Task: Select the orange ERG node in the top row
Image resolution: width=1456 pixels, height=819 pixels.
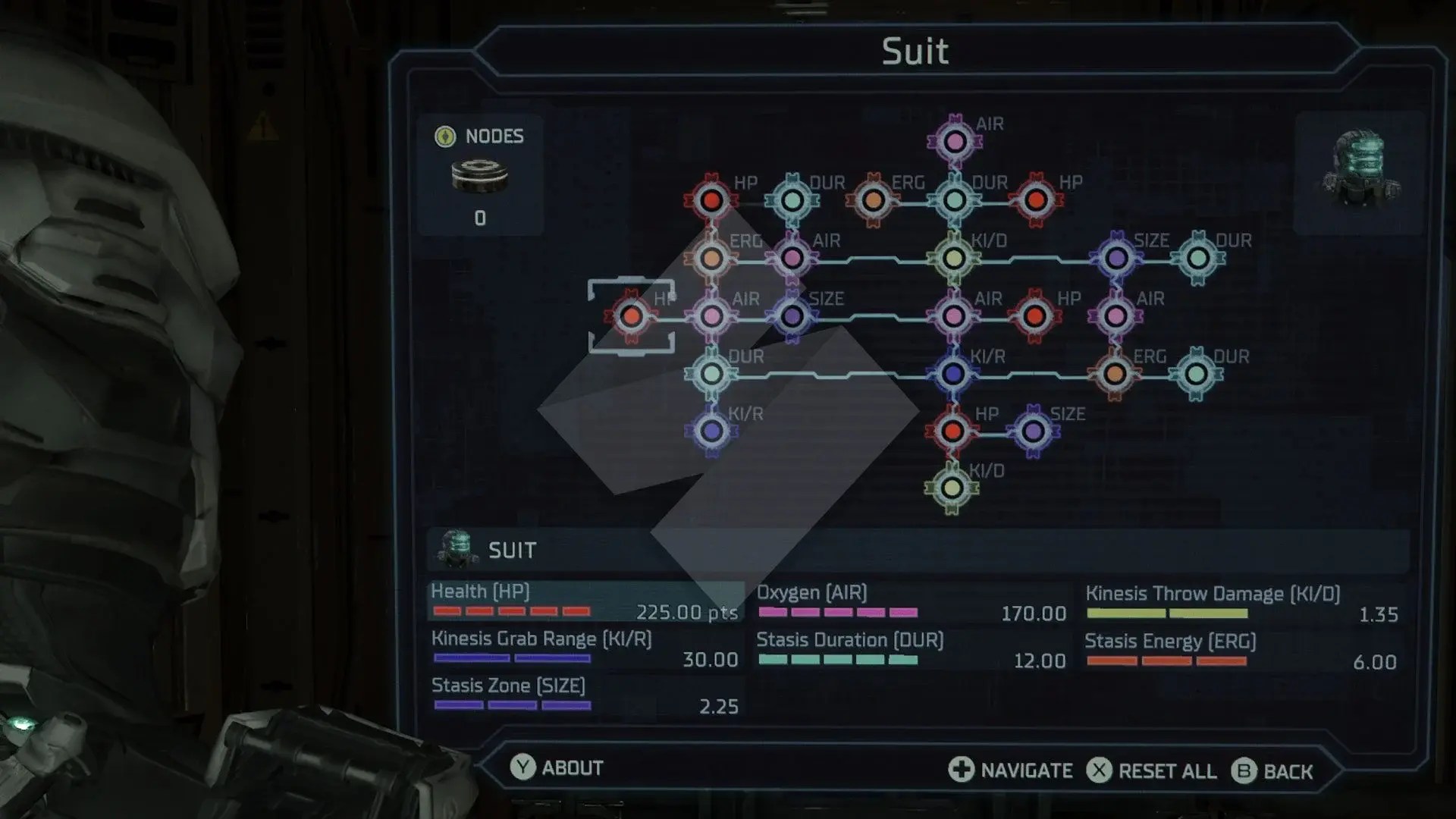Action: (872, 199)
